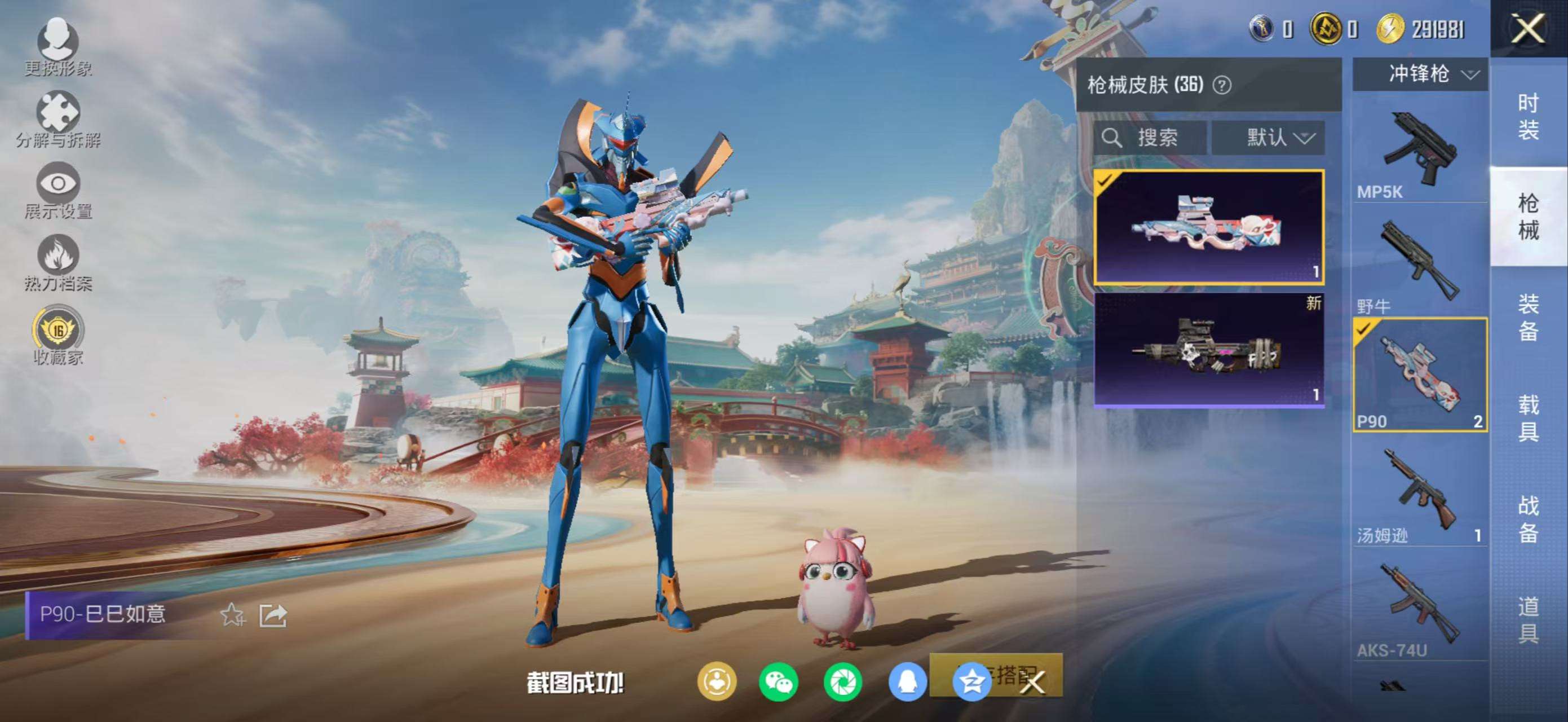Open 分解与拆解 dismantle menu
The image size is (1568, 722).
(x=58, y=118)
